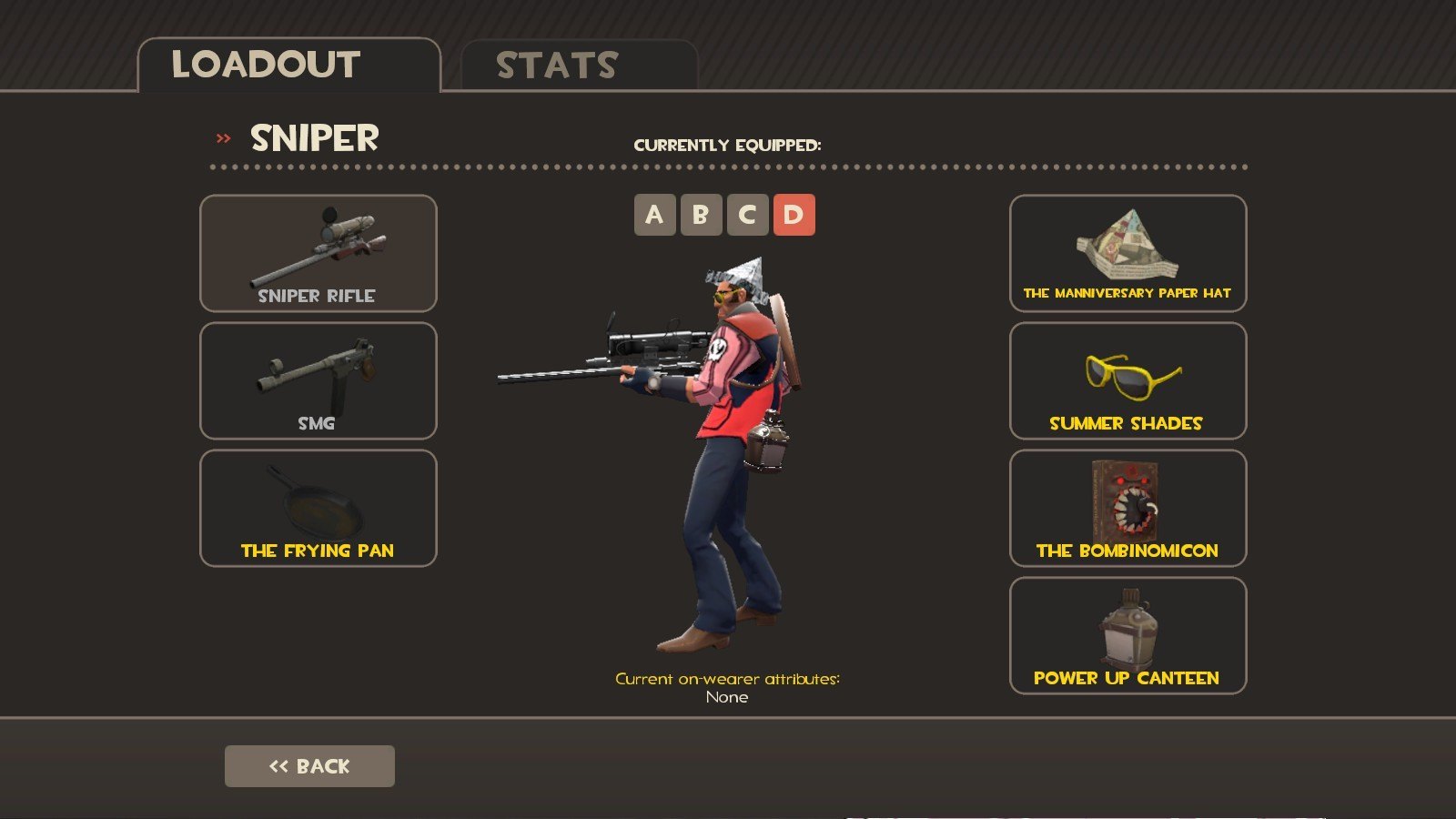Activate loadout preset C
This screenshot has height=819, width=1456.
point(747,215)
